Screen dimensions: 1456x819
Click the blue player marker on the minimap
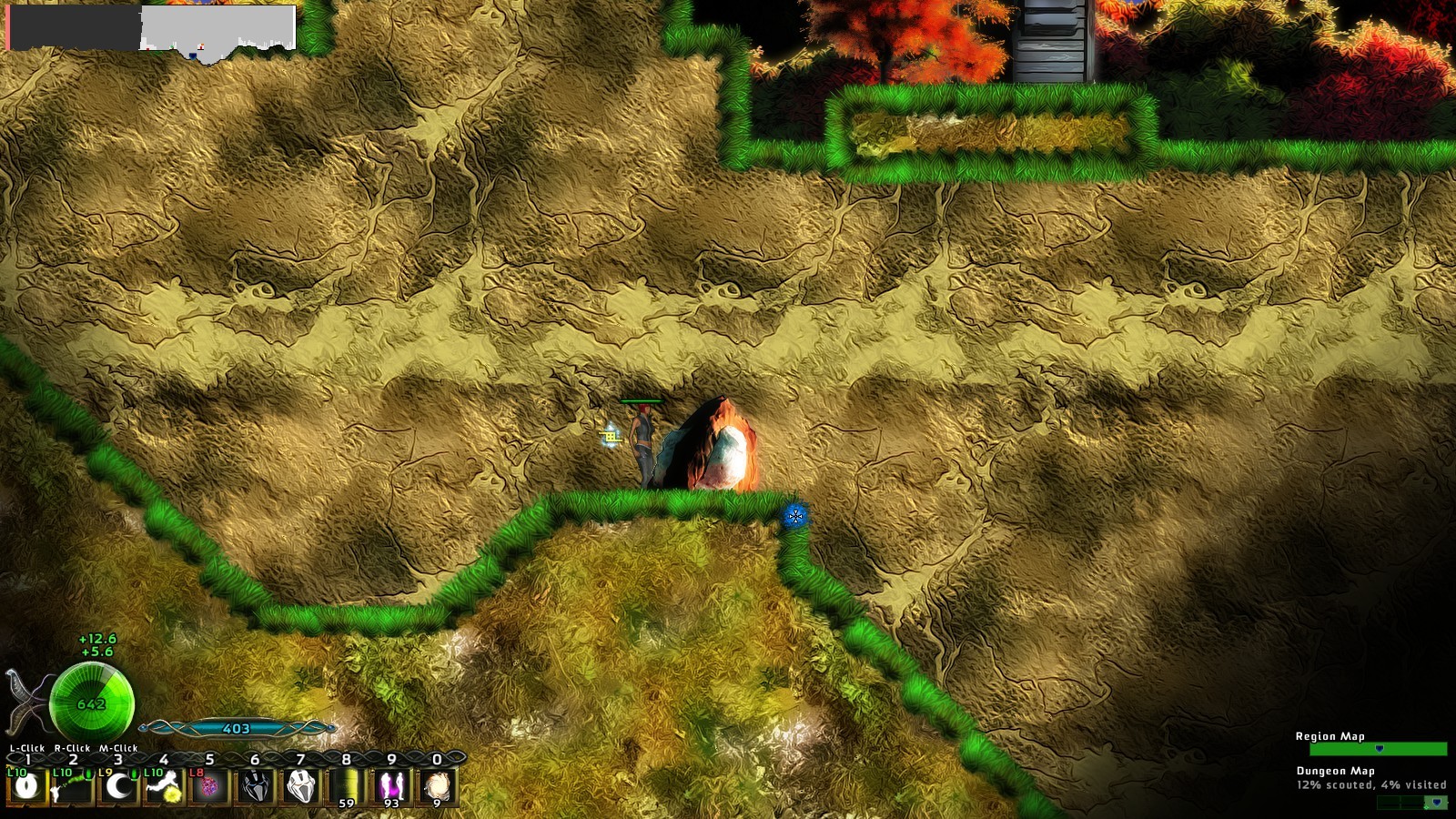pyautogui.click(x=193, y=56)
